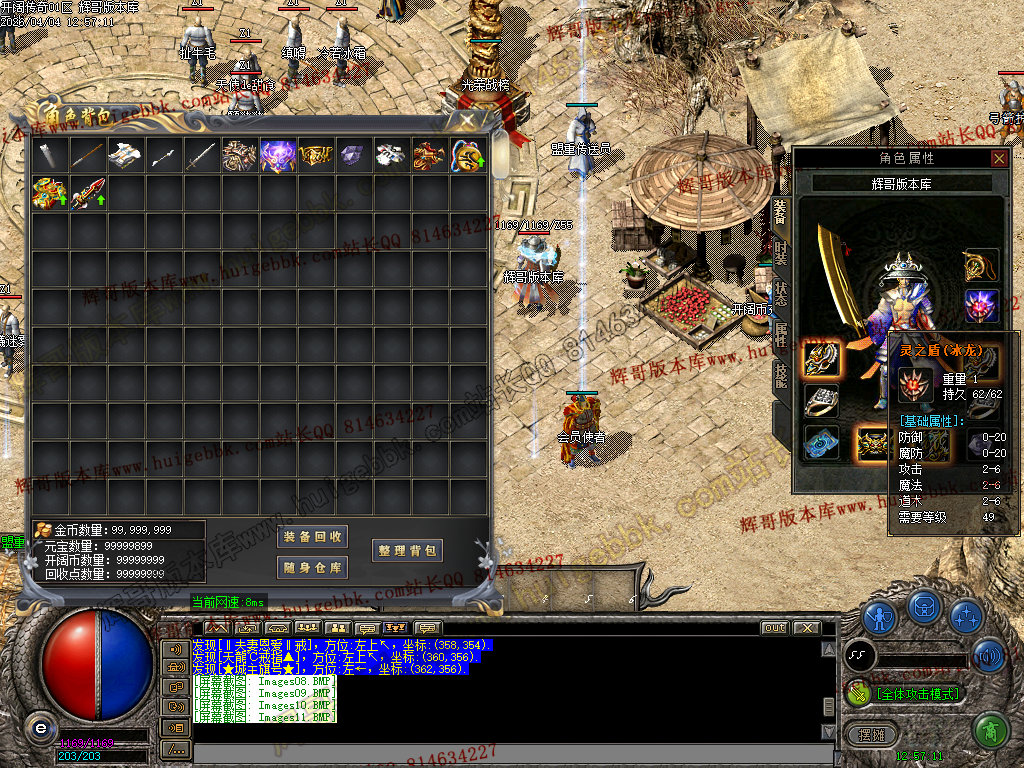Image resolution: width=1024 pixels, height=768 pixels.
Task: Select the purple glowing armor in the backpack
Action: (x=277, y=155)
